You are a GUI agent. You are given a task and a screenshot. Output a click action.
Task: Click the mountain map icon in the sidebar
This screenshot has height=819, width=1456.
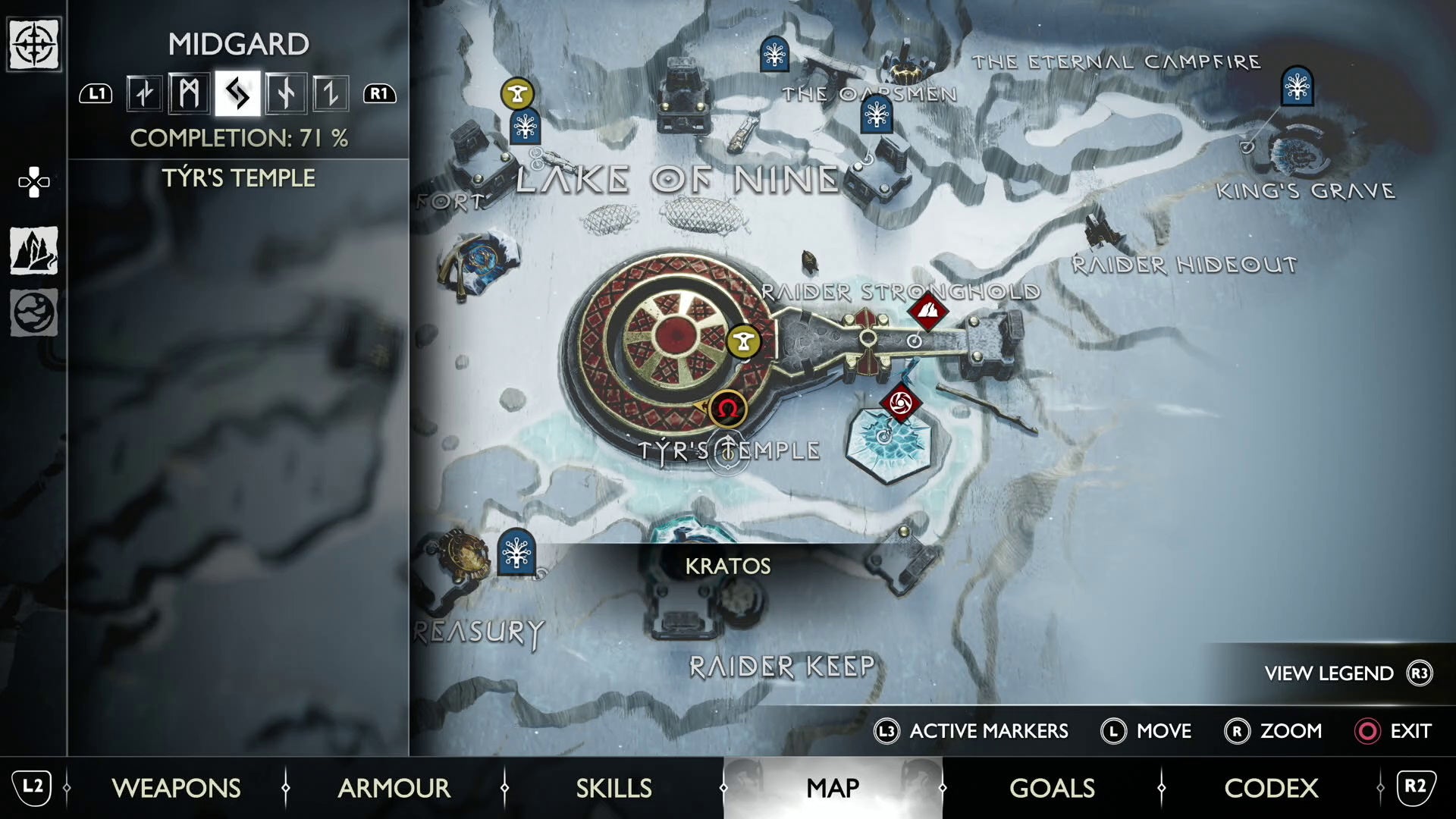click(35, 251)
